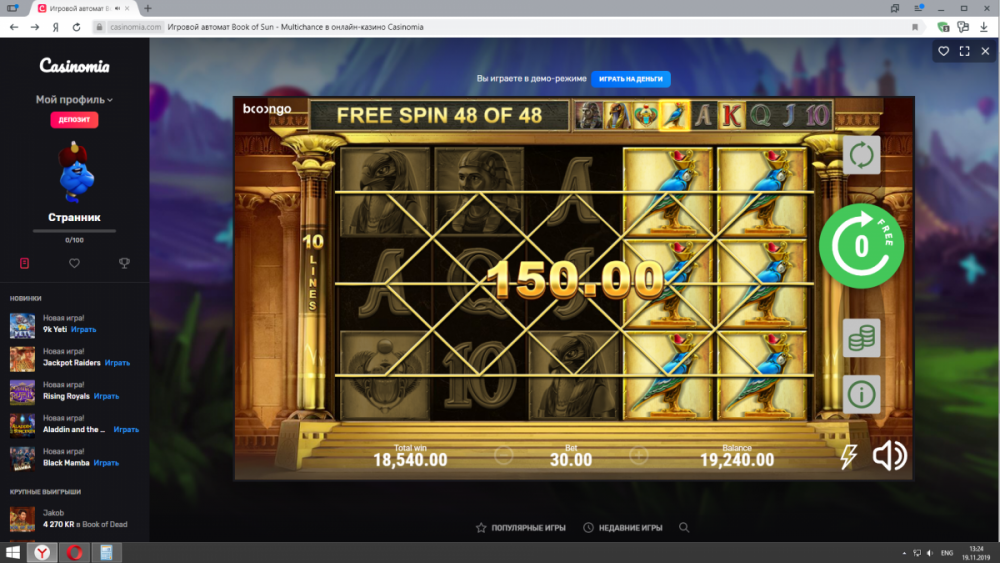Decrease the bet with the minus button
The width and height of the screenshot is (1000, 563).
click(x=503, y=456)
